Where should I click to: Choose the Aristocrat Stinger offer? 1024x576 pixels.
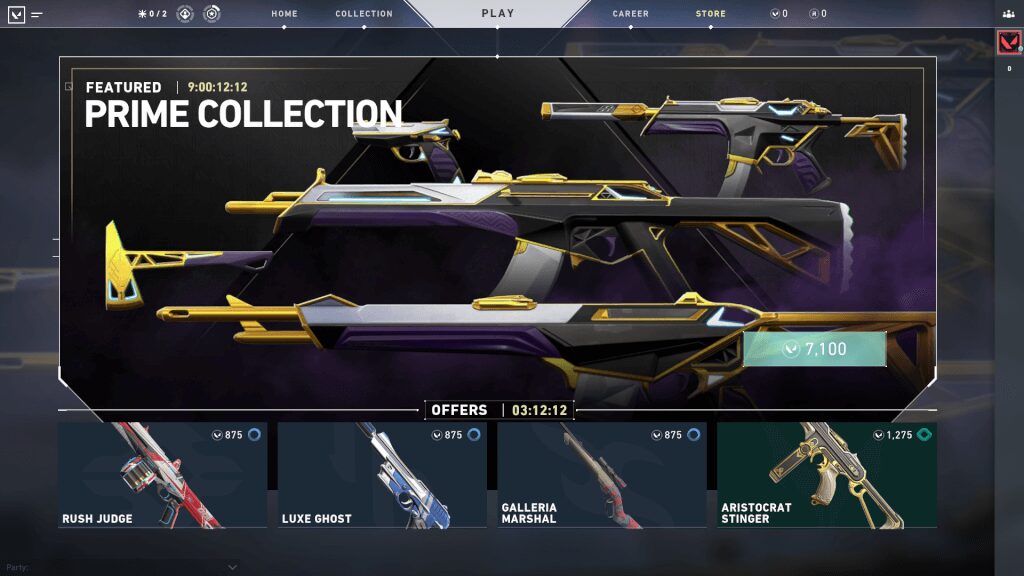tap(826, 474)
